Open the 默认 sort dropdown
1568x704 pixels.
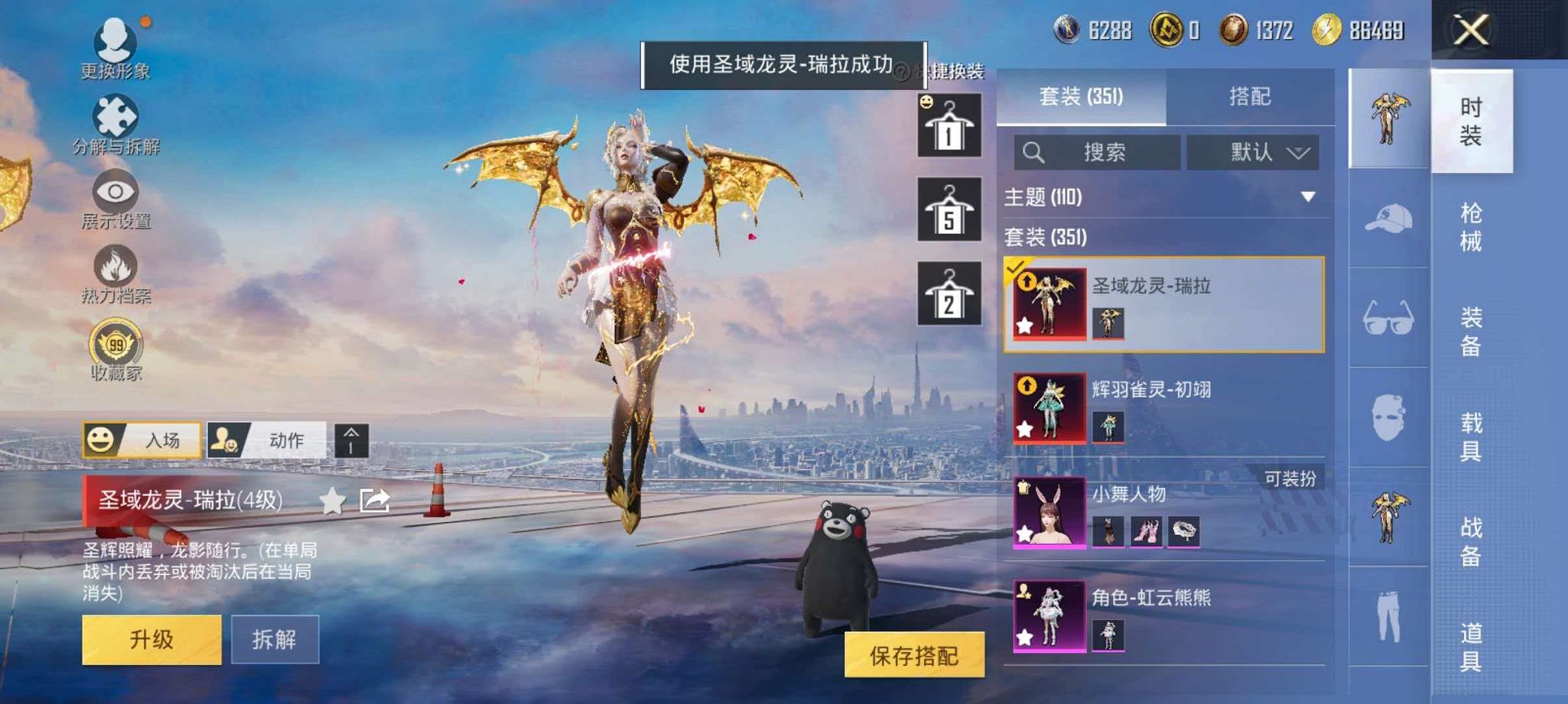1253,151
